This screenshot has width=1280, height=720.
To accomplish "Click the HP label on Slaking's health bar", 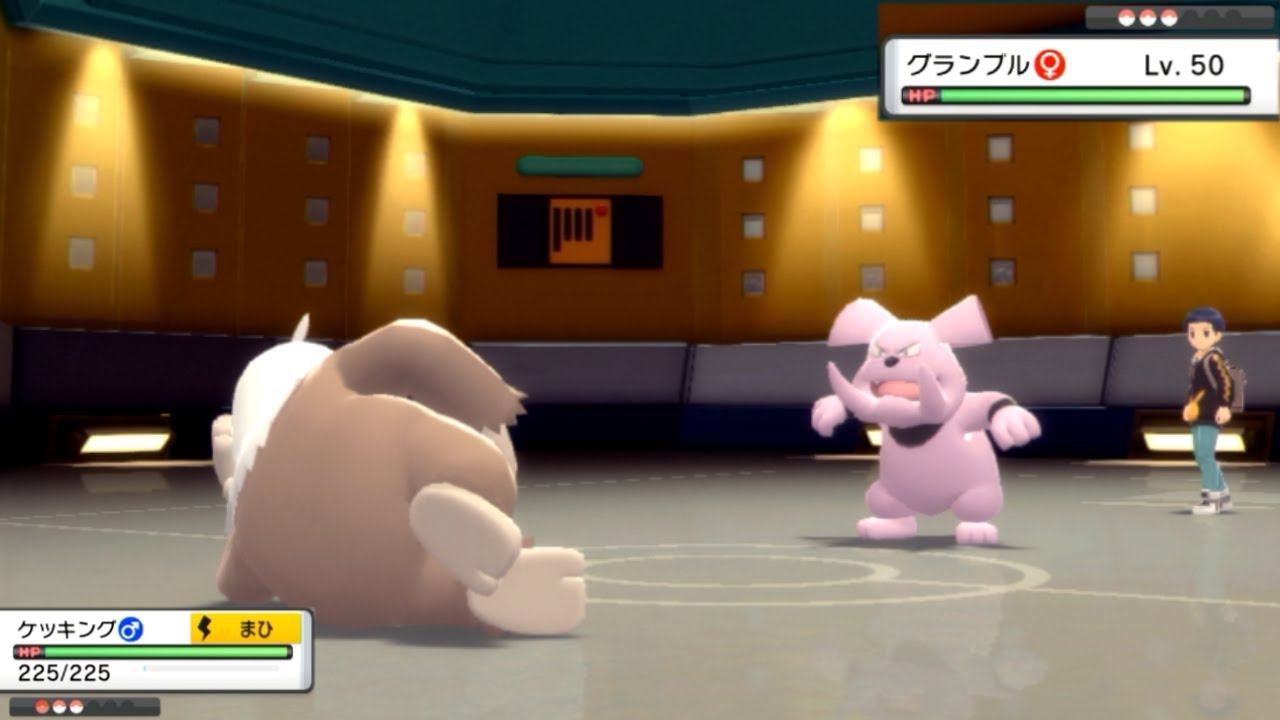I will (28, 651).
